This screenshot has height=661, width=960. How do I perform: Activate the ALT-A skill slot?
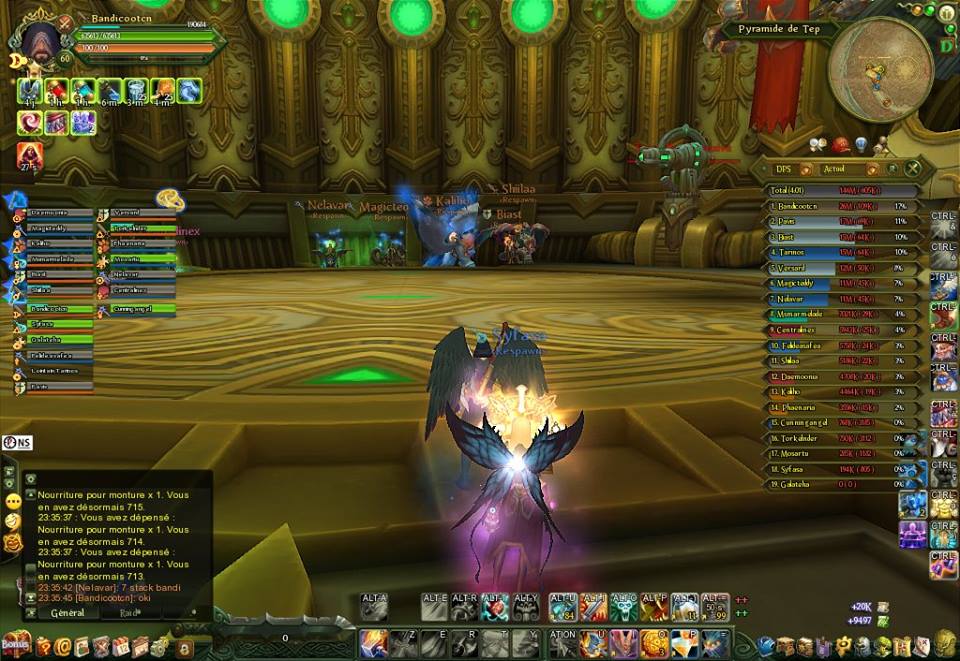click(x=374, y=607)
